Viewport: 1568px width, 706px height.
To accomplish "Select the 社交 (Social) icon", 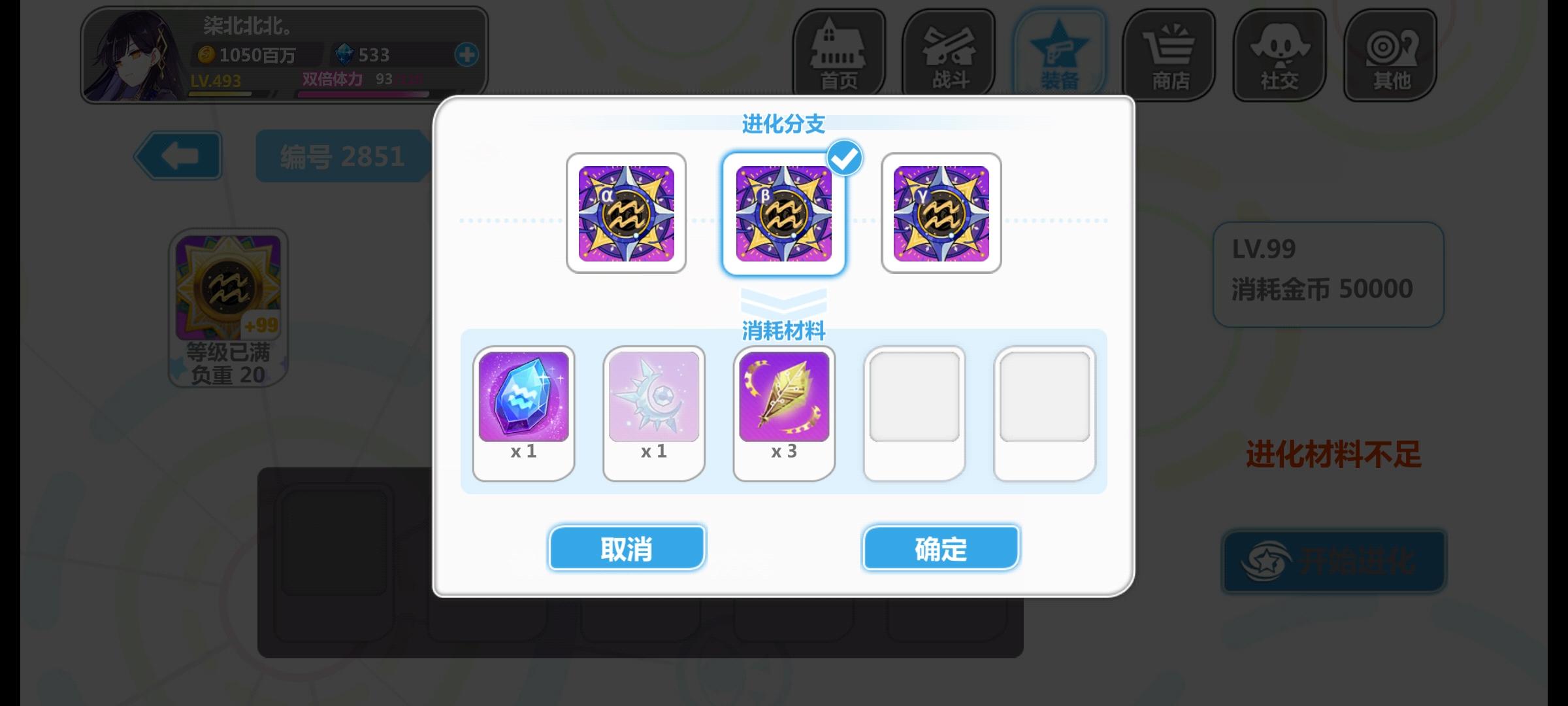I will (1279, 54).
